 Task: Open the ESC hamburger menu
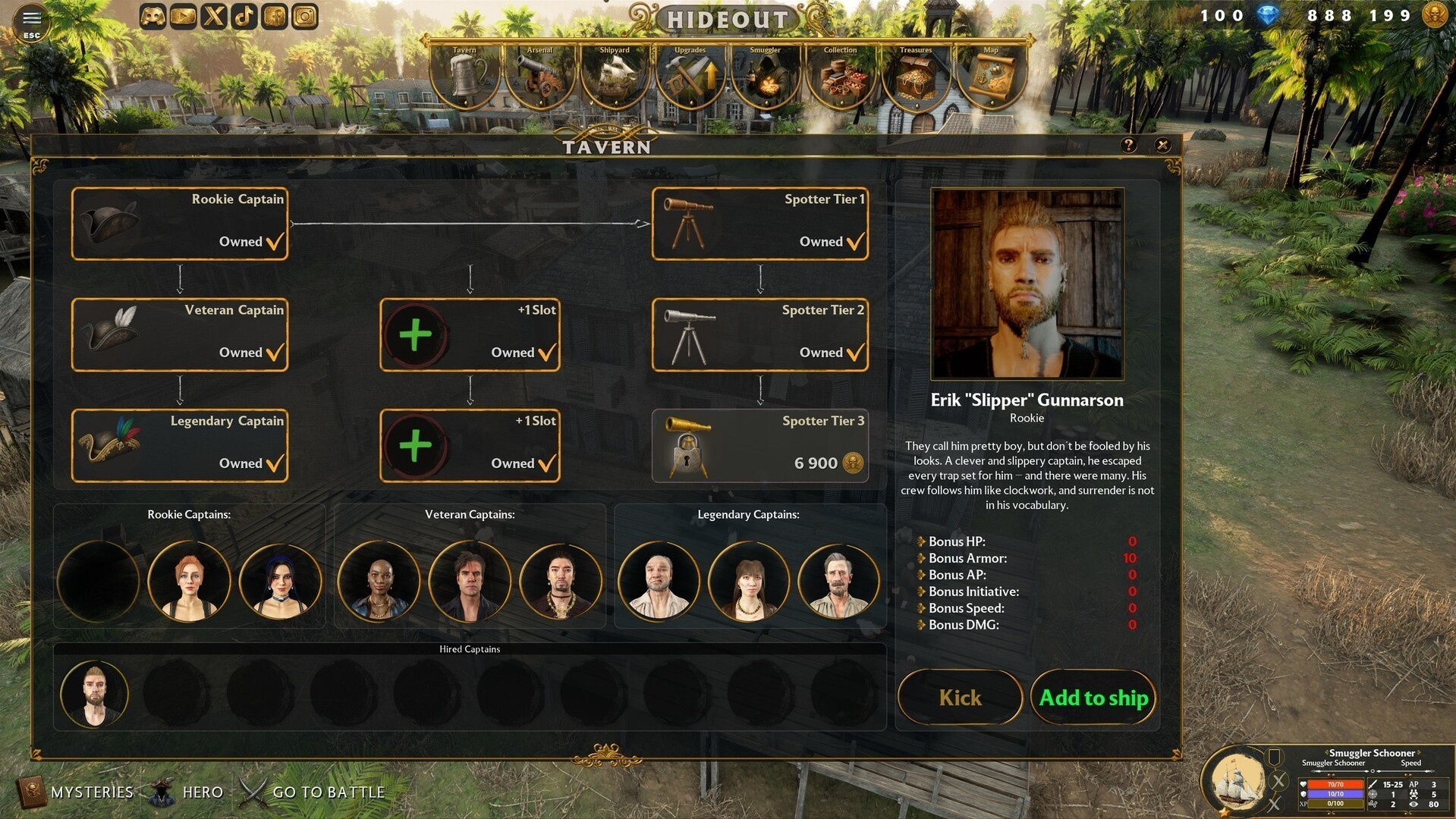[32, 21]
